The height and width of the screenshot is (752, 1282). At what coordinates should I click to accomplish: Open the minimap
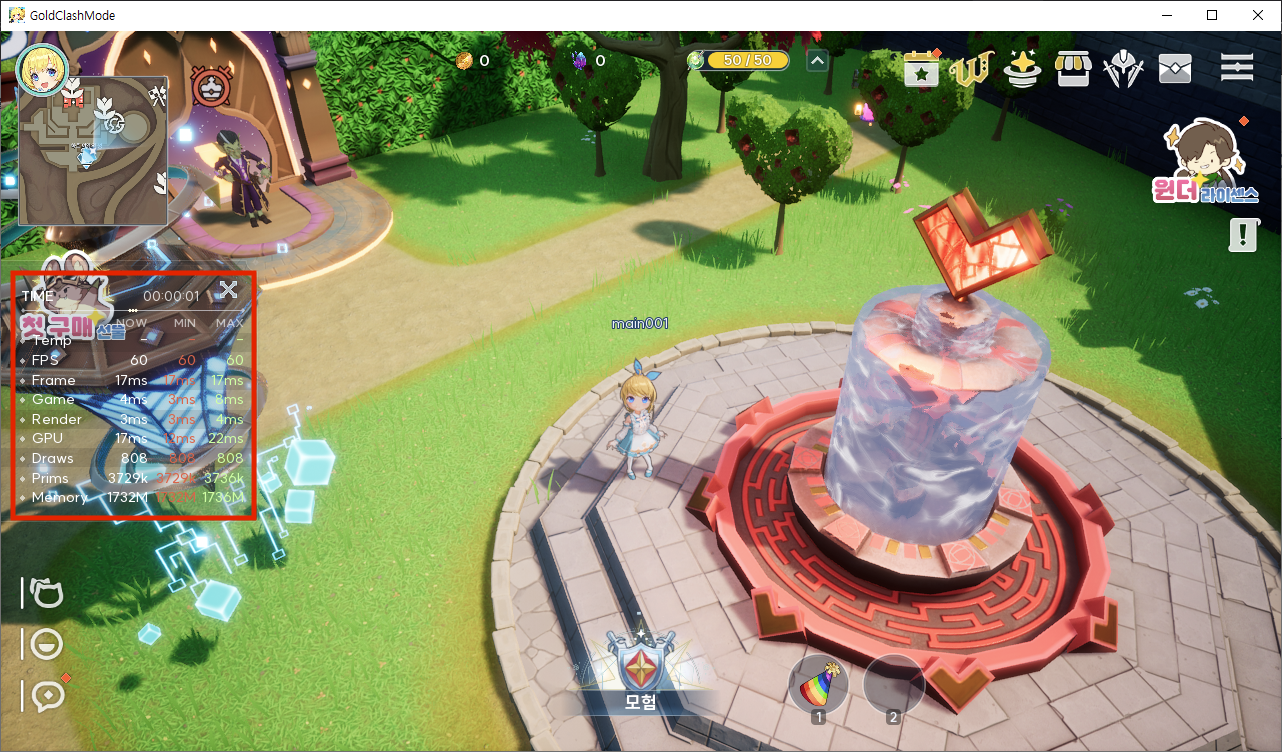click(x=93, y=151)
